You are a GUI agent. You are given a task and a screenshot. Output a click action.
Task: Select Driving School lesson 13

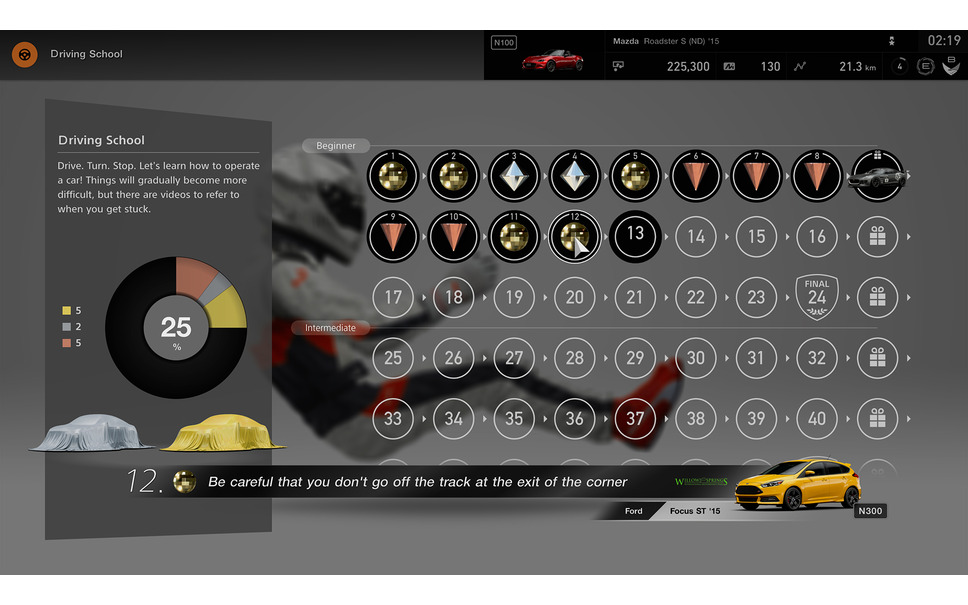point(635,236)
